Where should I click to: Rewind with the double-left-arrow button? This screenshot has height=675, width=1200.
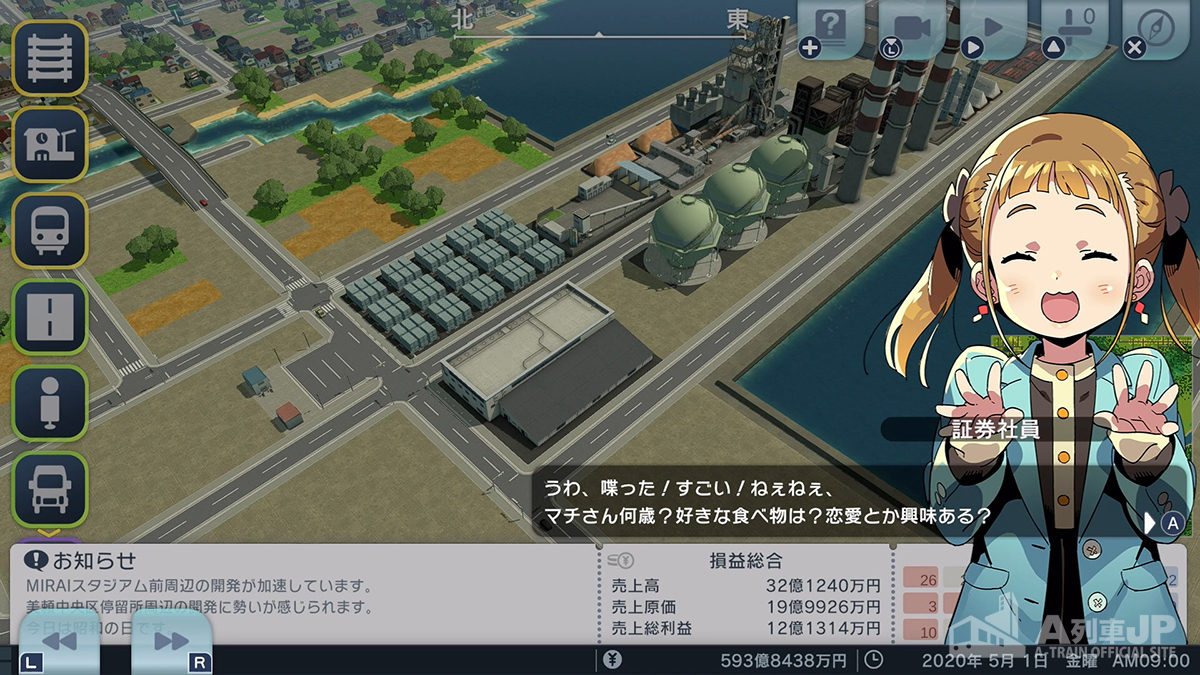point(60,642)
